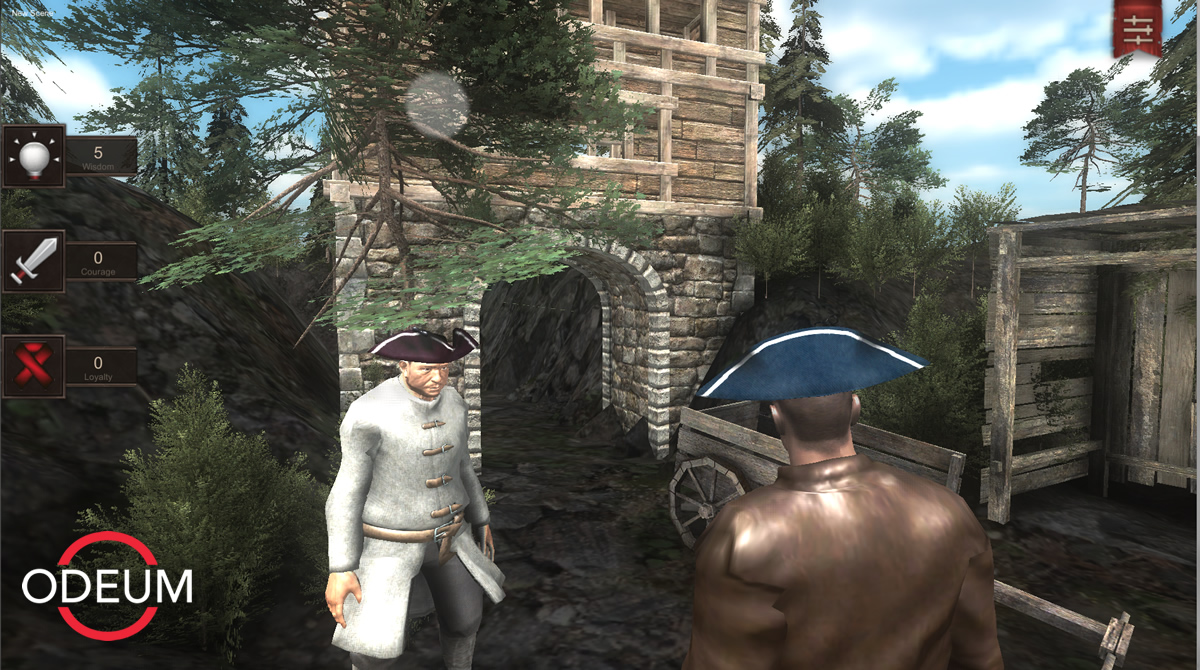Click the Courage sword icon
The height and width of the screenshot is (670, 1200).
33,262
